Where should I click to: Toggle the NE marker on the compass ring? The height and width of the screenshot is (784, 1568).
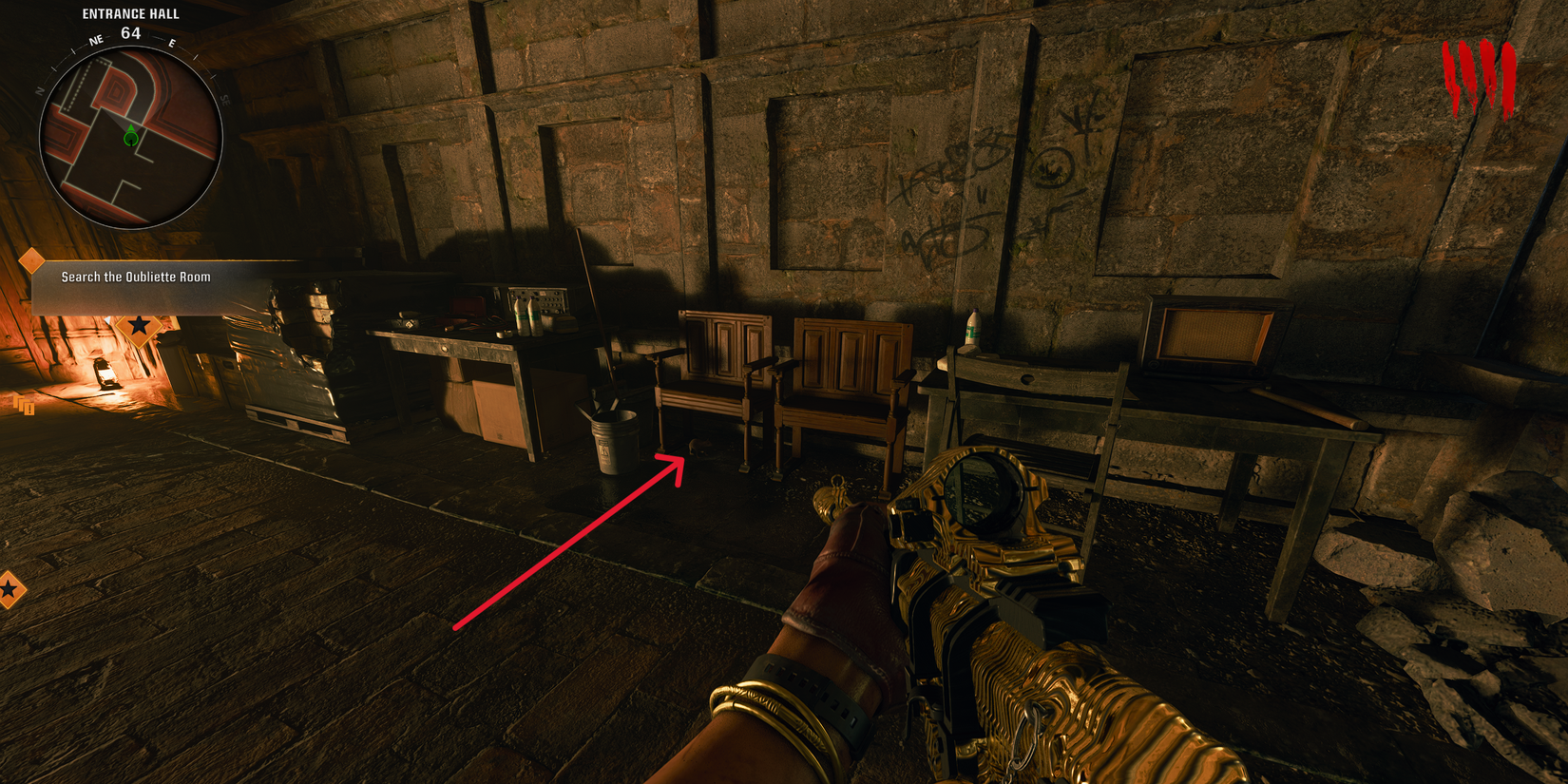click(x=95, y=40)
